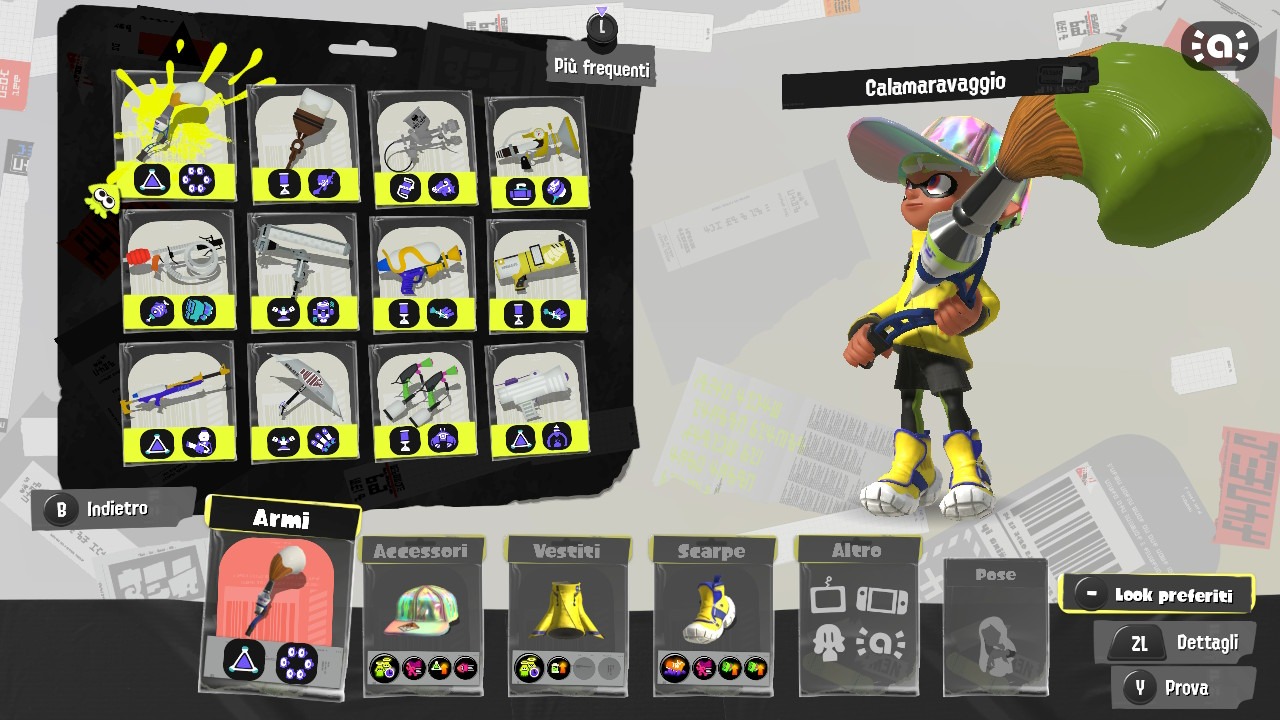Select the greyed-out silhouette weapon card
1280x720 pixels.
click(420, 148)
